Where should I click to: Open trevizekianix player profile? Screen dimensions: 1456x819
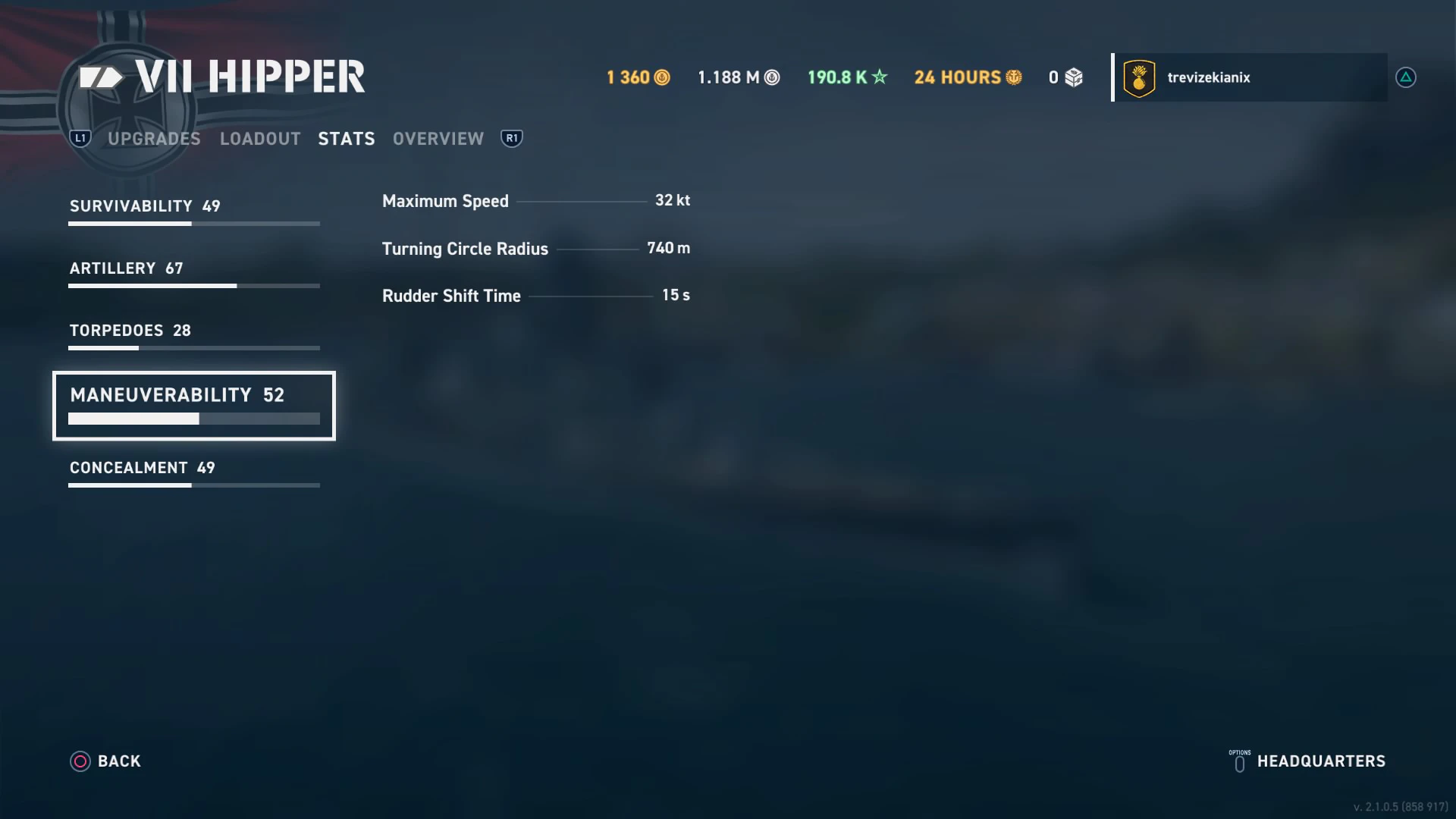1249,77
